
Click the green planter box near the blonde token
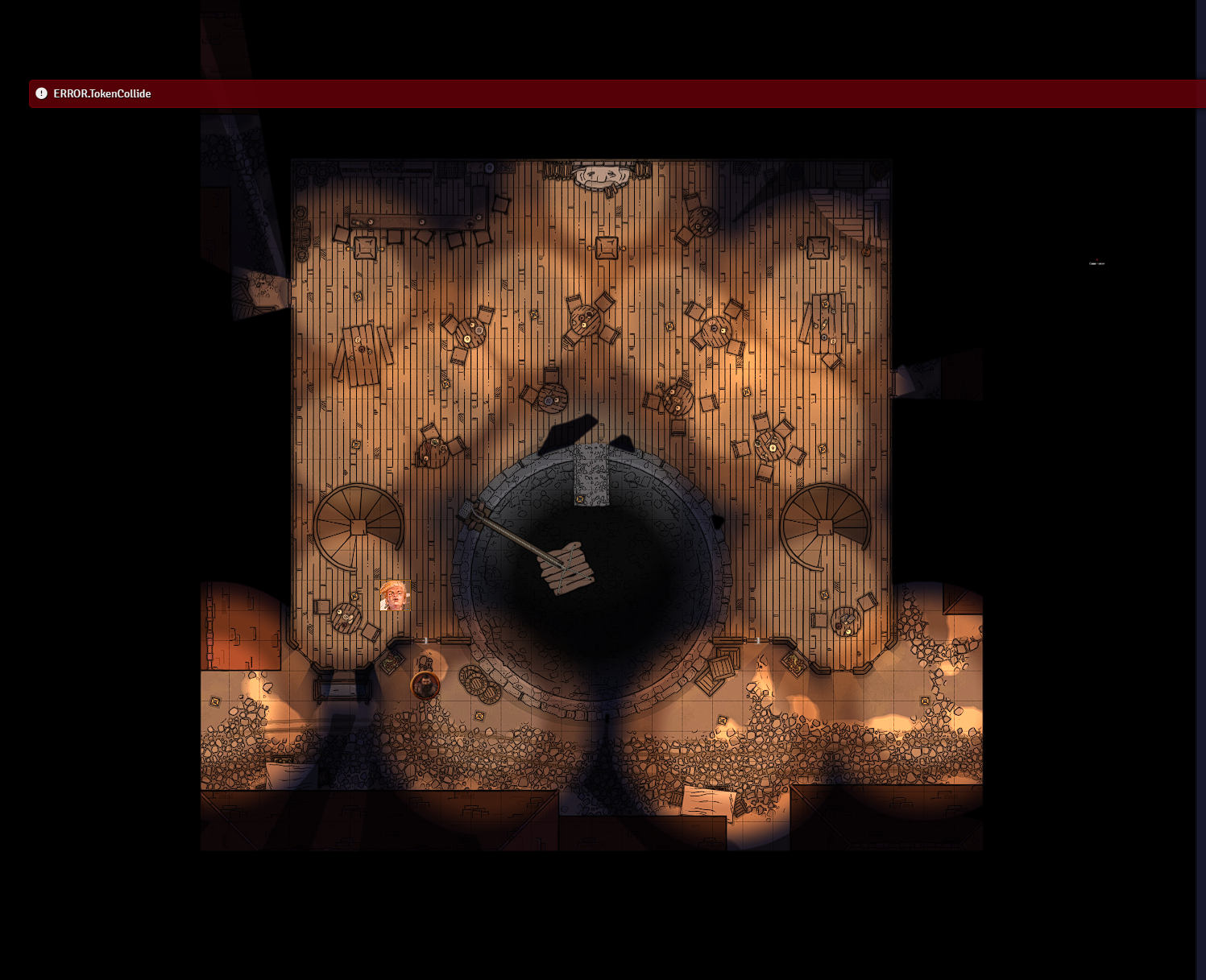click(392, 663)
